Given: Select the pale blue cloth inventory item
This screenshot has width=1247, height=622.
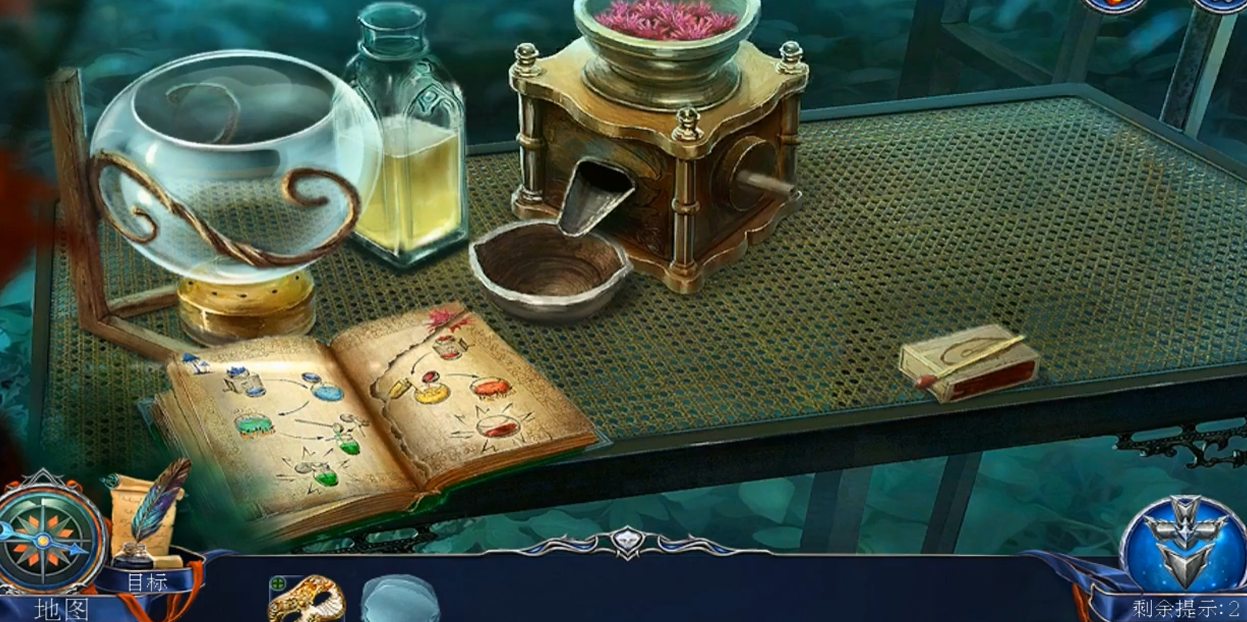Looking at the screenshot, I should [x=400, y=599].
